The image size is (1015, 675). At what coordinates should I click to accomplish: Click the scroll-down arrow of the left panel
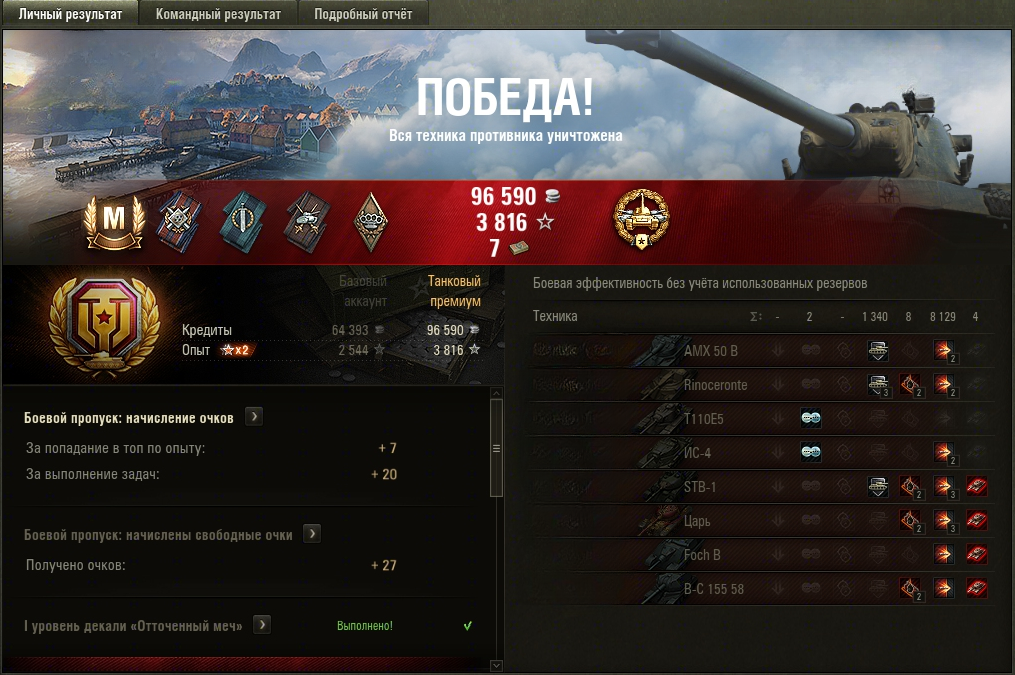pos(496,664)
